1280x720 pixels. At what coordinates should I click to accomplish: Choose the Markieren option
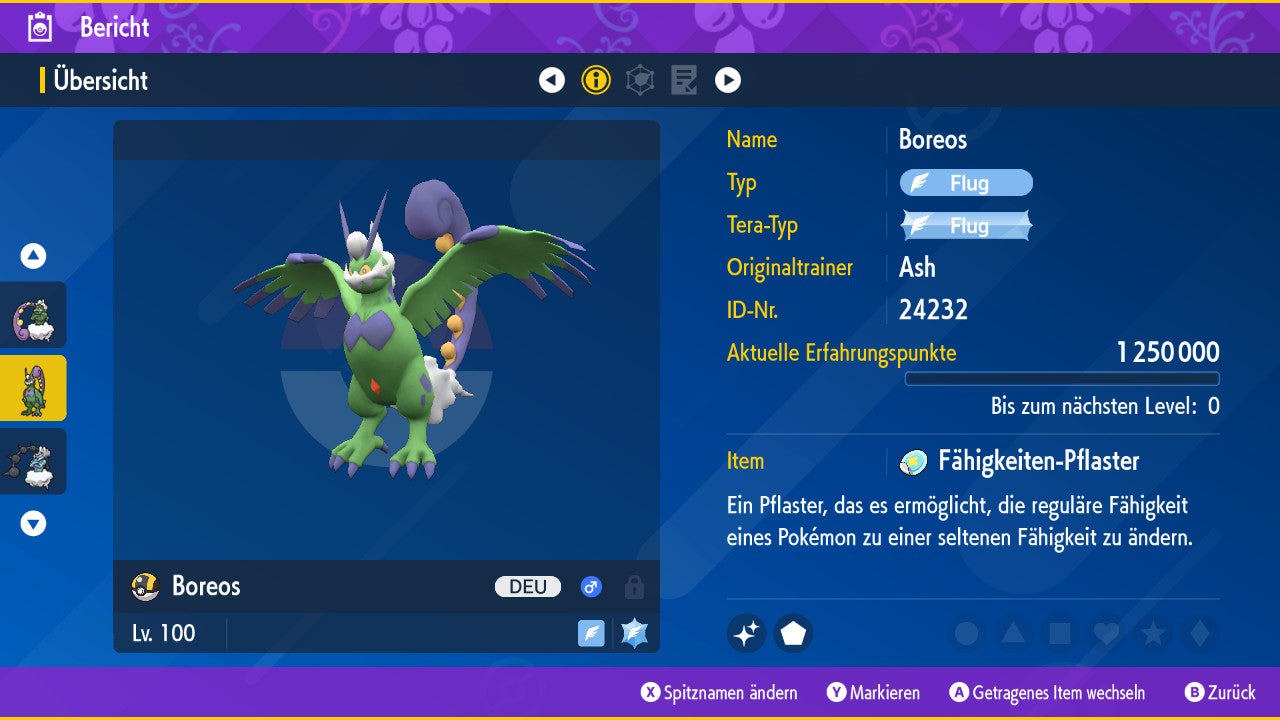[x=874, y=693]
